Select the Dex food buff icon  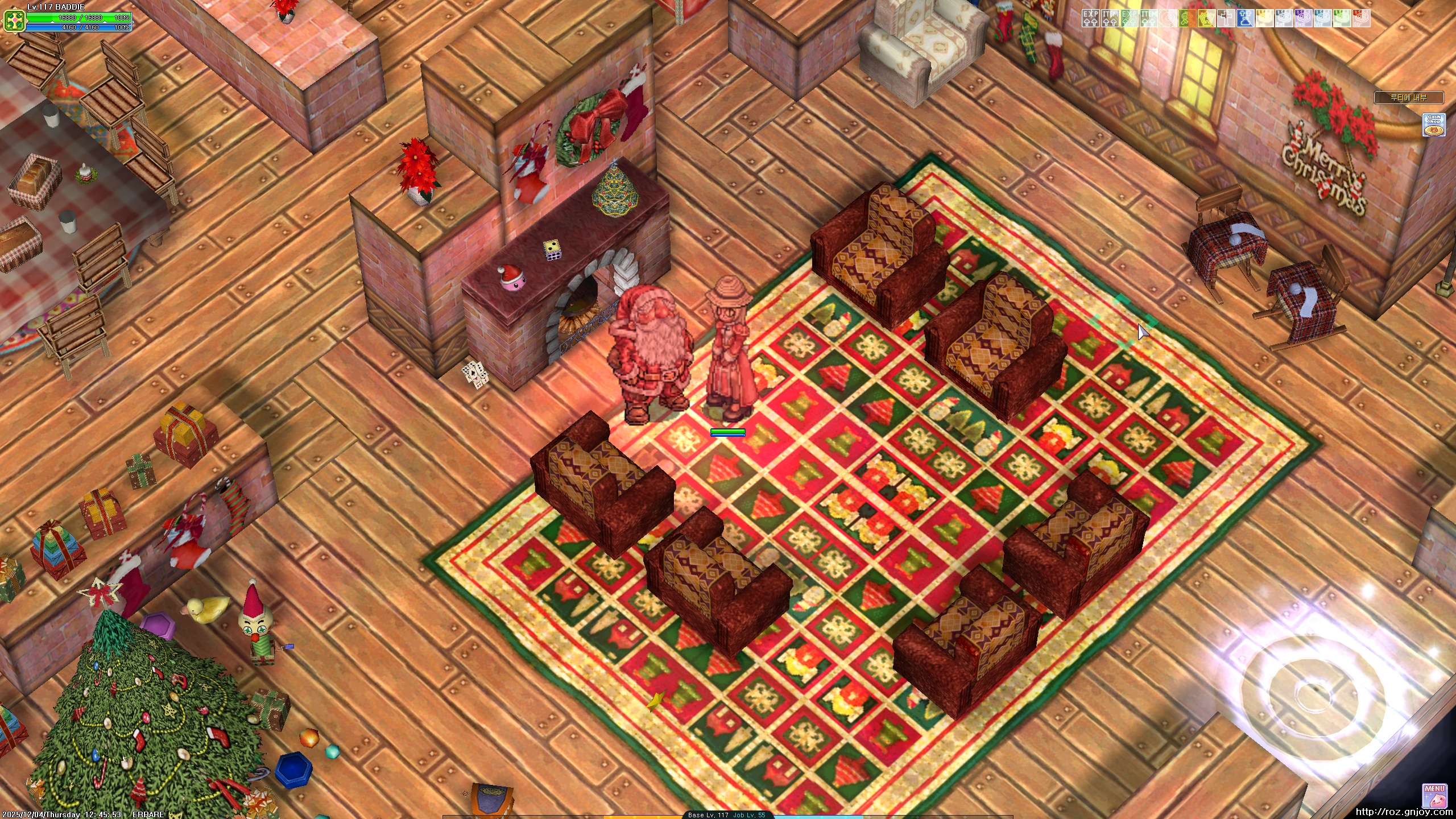pos(1304,18)
